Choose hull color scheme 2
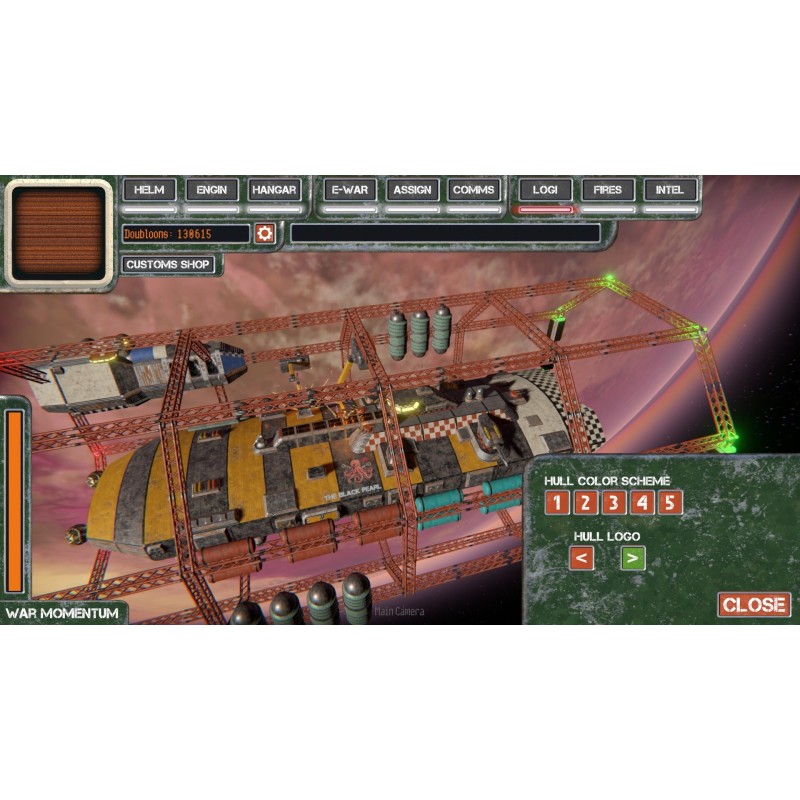The image size is (800, 800). pyautogui.click(x=585, y=502)
